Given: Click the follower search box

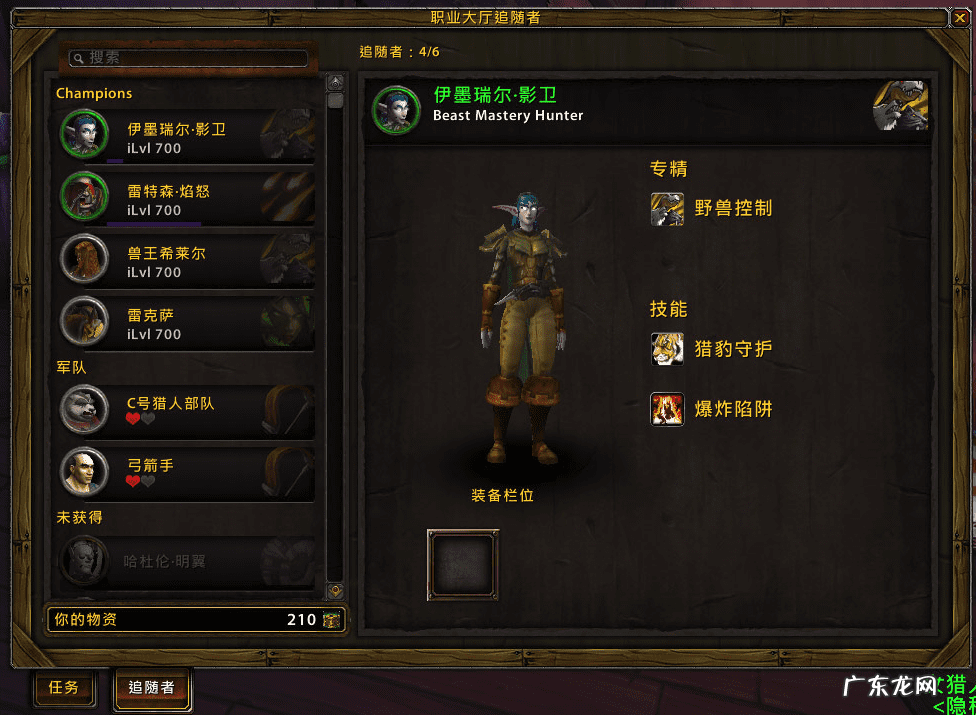Looking at the screenshot, I should click(x=190, y=58).
